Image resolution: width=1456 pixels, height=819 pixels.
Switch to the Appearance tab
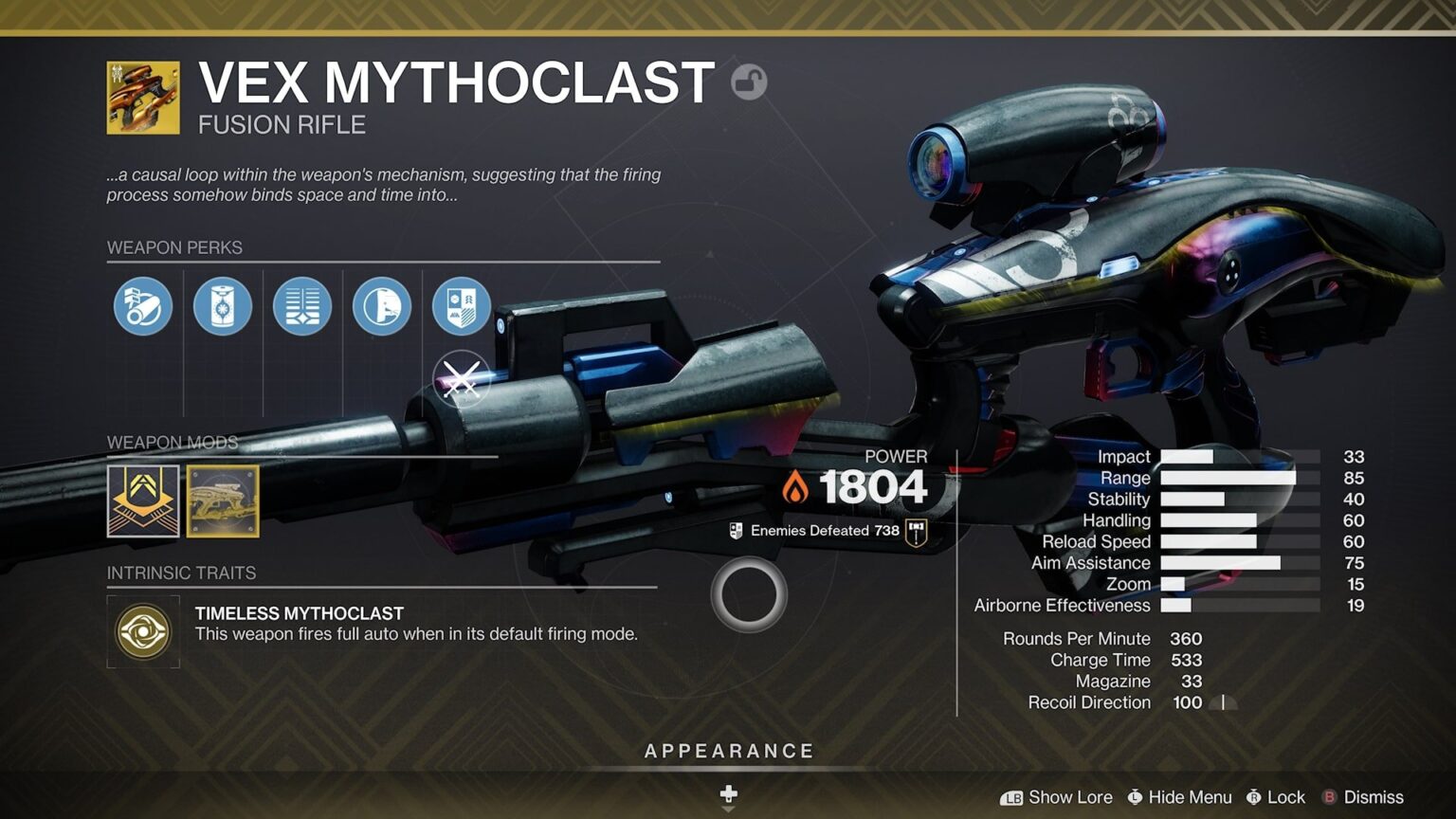(728, 750)
